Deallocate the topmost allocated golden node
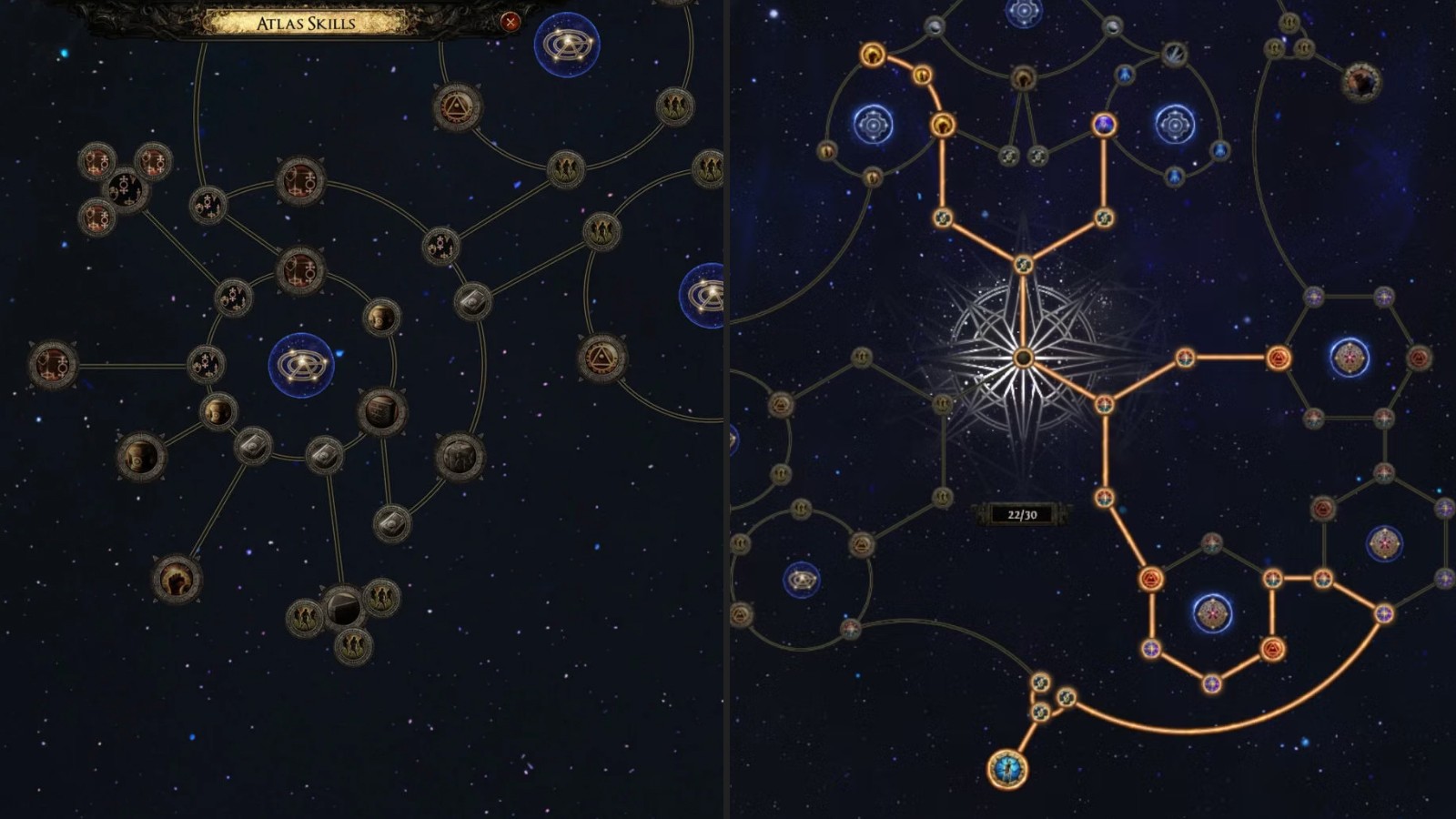The image size is (1456, 819). [872, 56]
